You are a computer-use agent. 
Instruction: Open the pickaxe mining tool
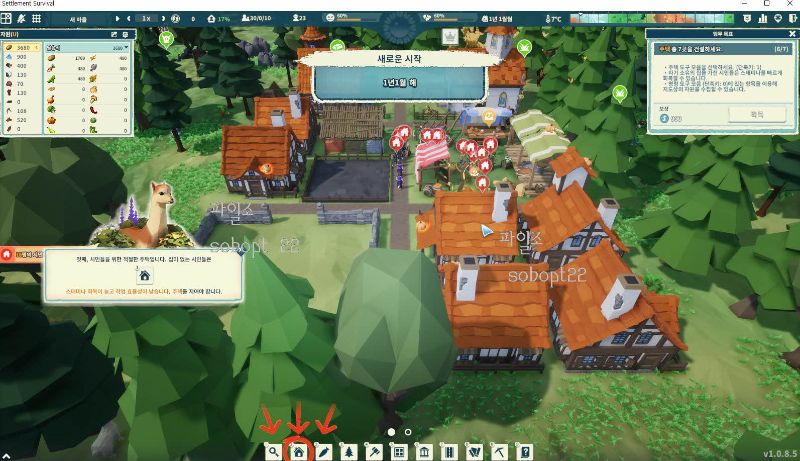[500, 451]
